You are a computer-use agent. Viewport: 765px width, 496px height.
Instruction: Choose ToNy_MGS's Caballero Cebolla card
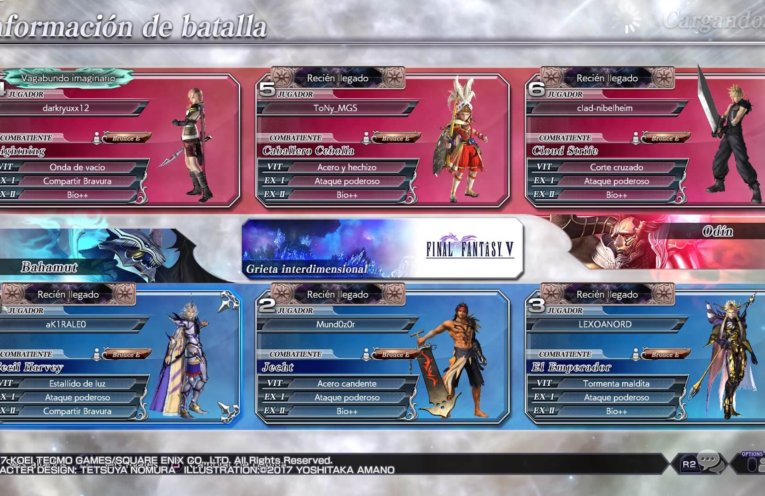(x=382, y=140)
